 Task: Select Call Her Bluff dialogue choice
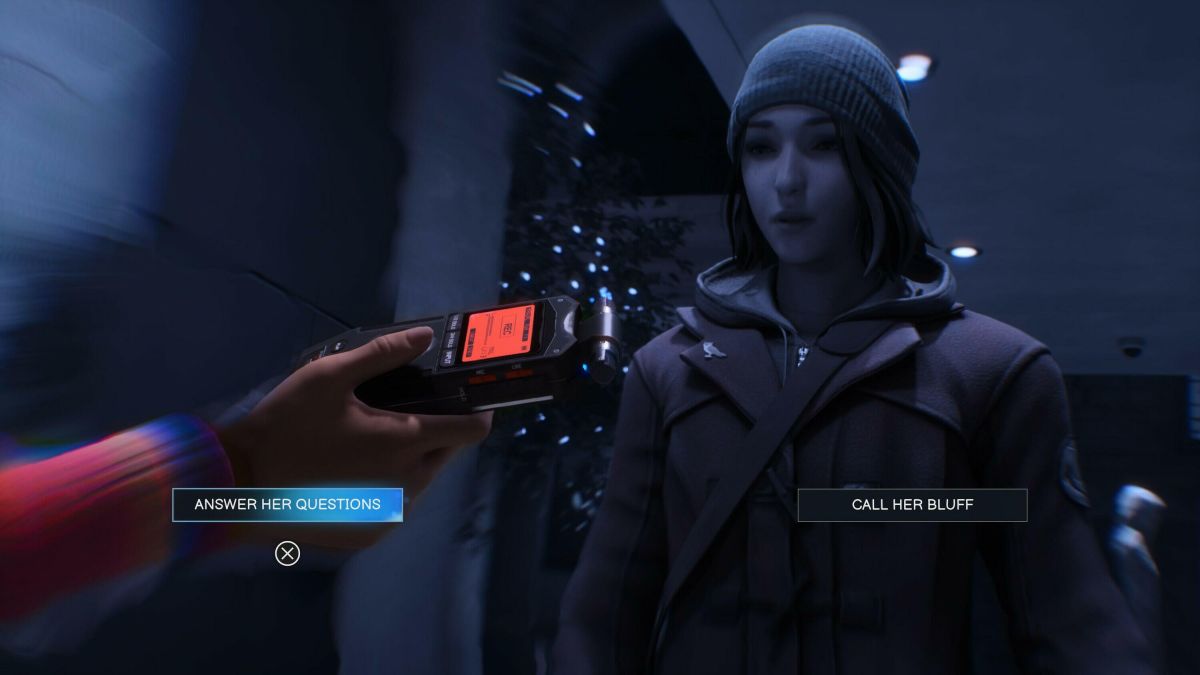tap(912, 505)
